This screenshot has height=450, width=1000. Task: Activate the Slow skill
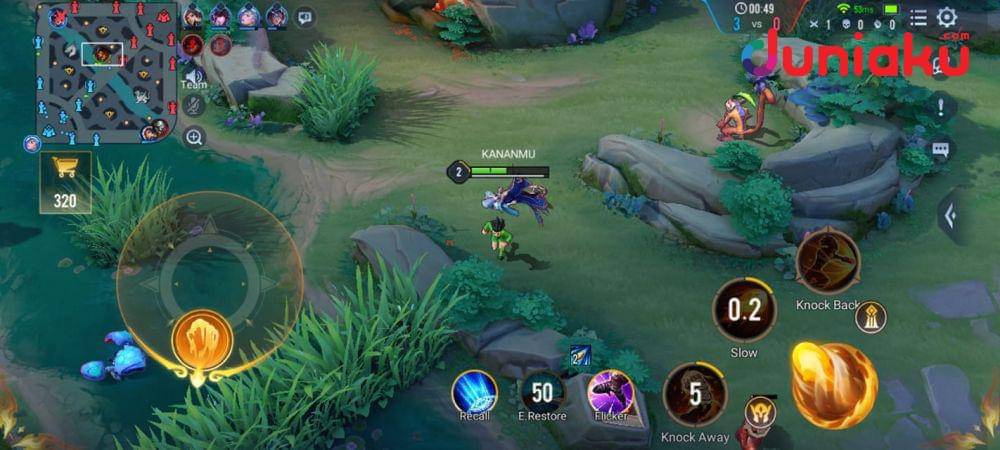click(744, 311)
